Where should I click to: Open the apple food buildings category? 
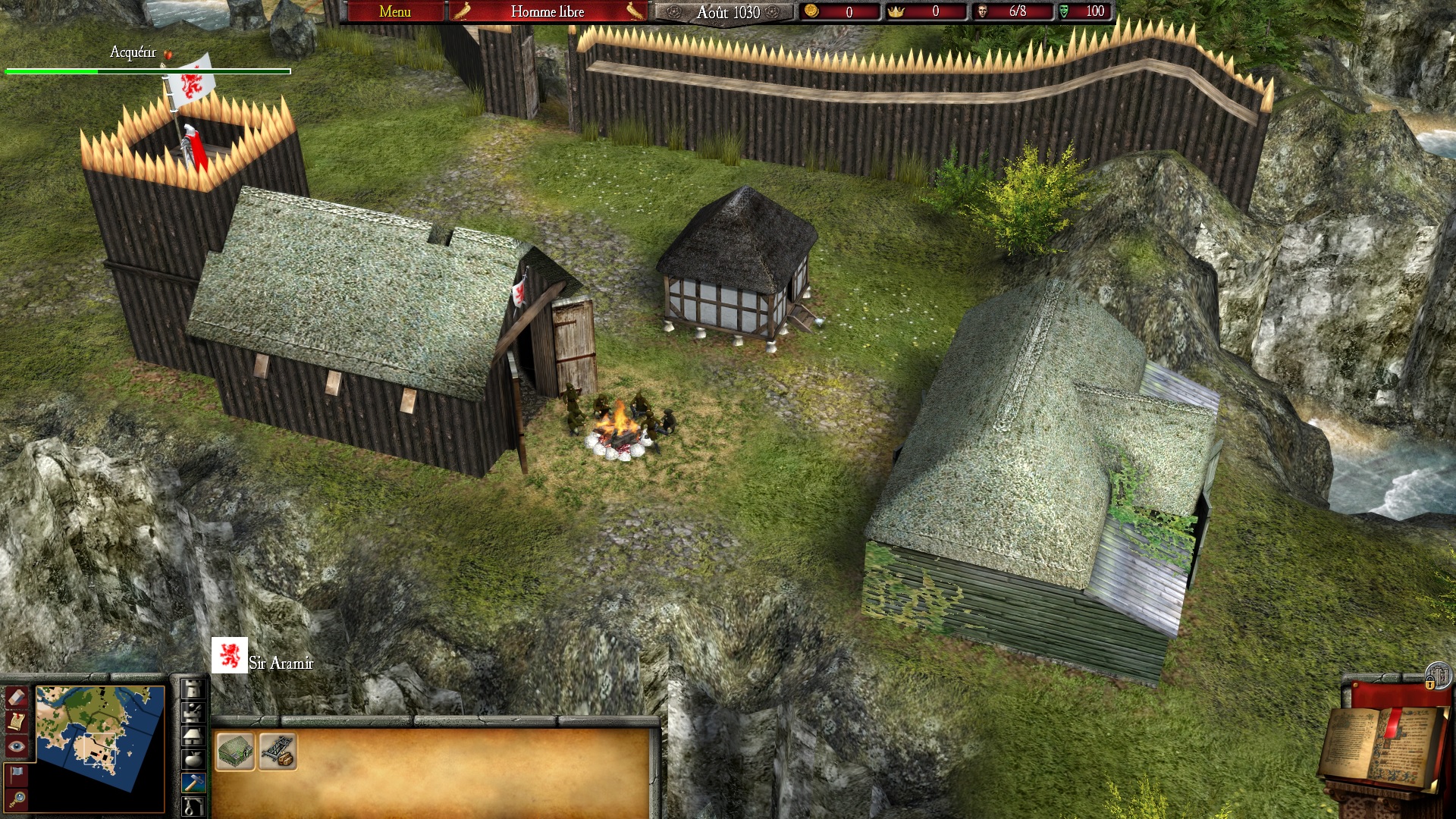[193, 758]
